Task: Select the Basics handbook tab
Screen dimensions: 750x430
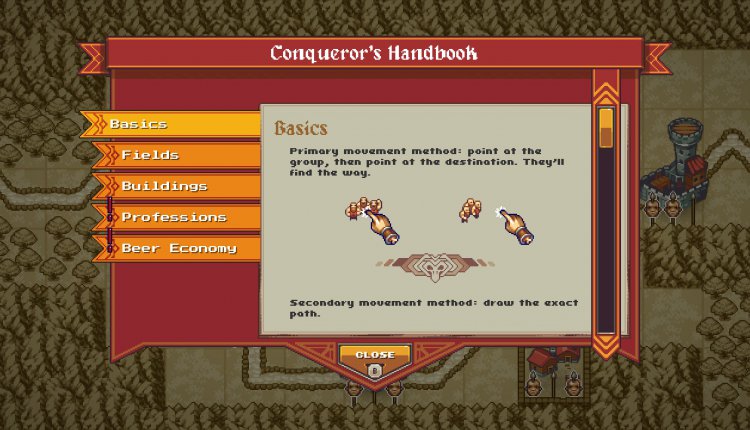Action: click(x=170, y=124)
